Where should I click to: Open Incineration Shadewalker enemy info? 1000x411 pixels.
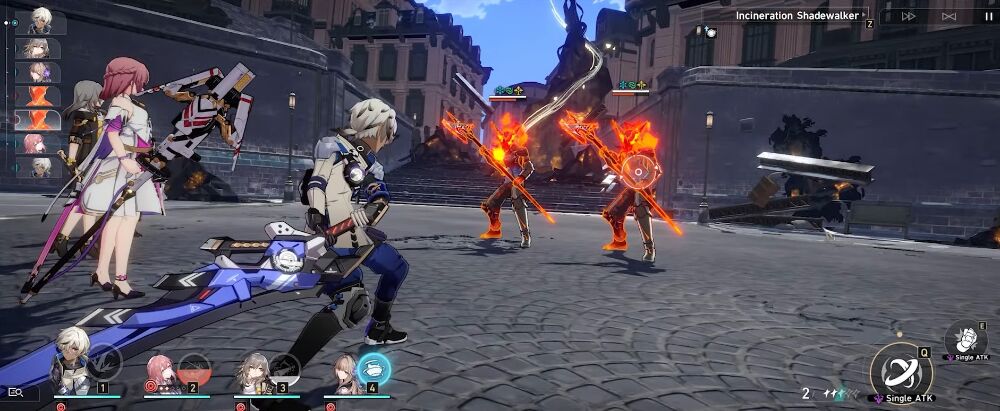pos(797,15)
